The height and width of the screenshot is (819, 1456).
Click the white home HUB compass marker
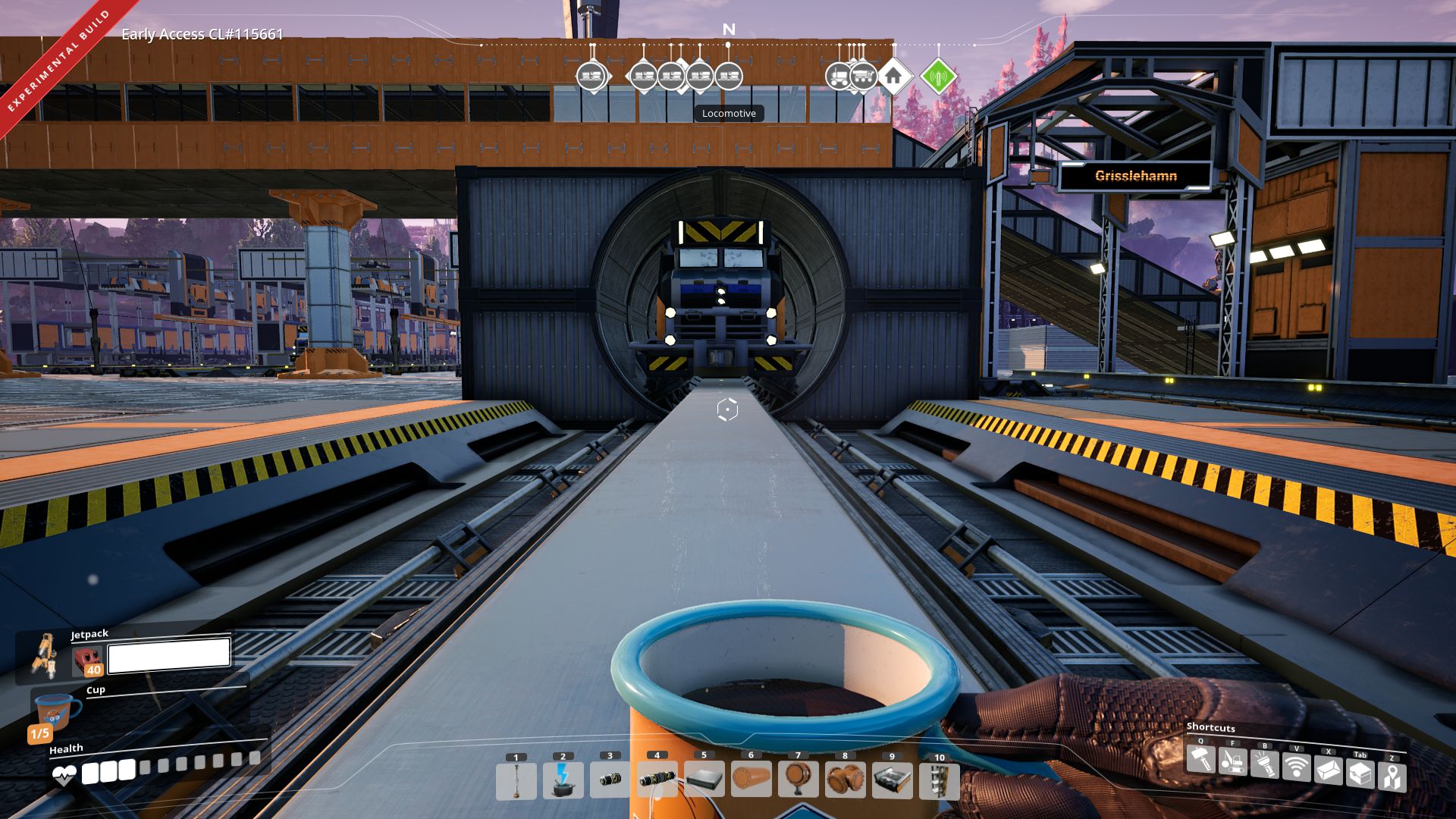895,76
